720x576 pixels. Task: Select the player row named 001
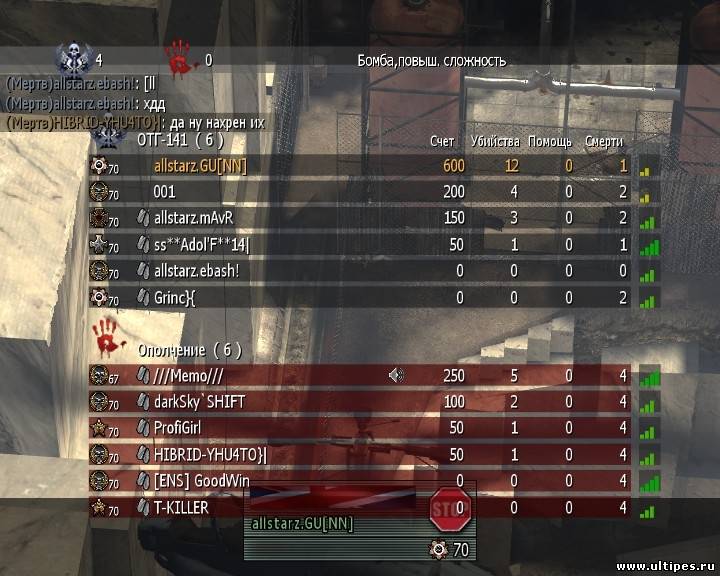click(x=163, y=192)
